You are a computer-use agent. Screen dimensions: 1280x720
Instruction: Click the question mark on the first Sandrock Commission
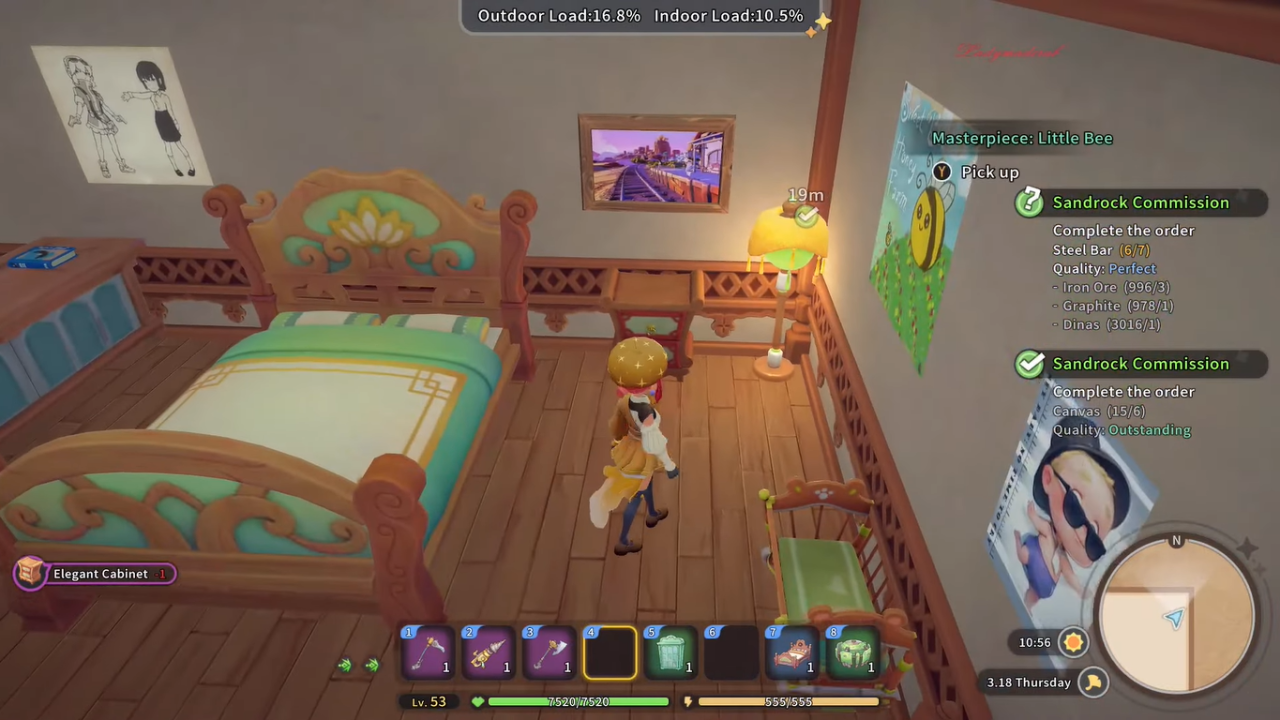point(1030,202)
